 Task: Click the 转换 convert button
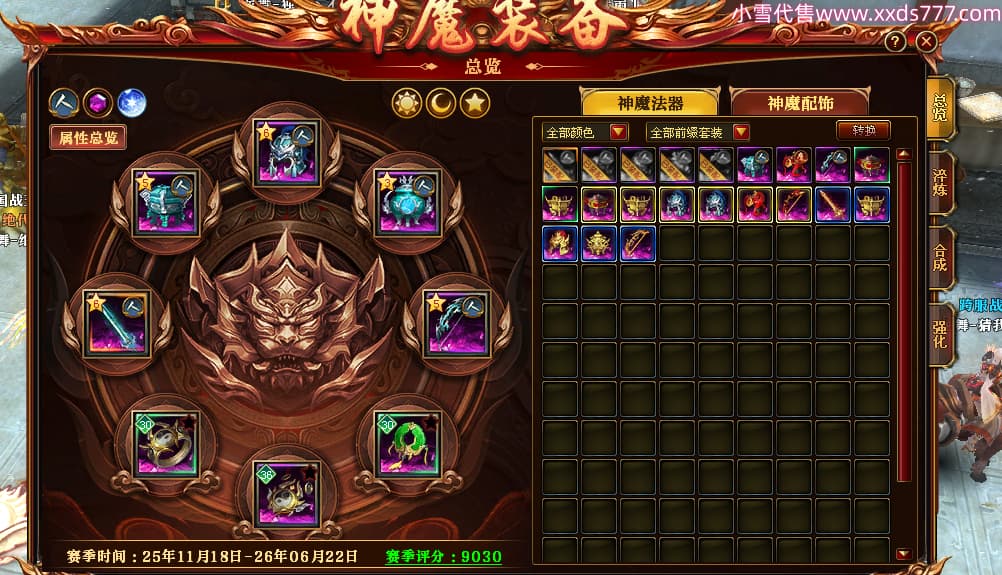(863, 131)
